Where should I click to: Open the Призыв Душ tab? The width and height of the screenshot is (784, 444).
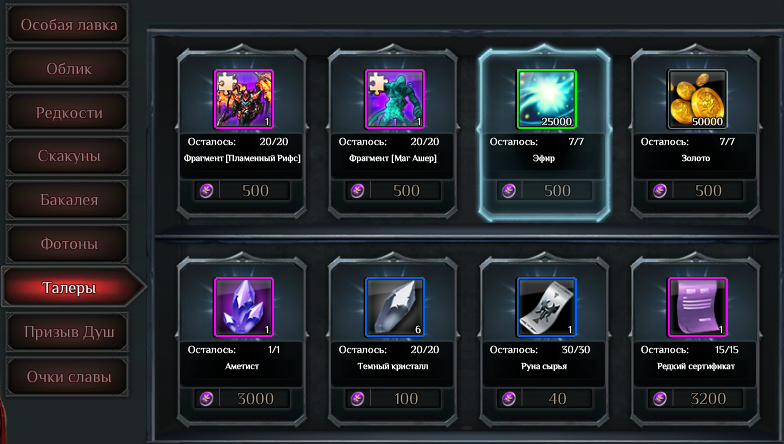[x=68, y=332]
